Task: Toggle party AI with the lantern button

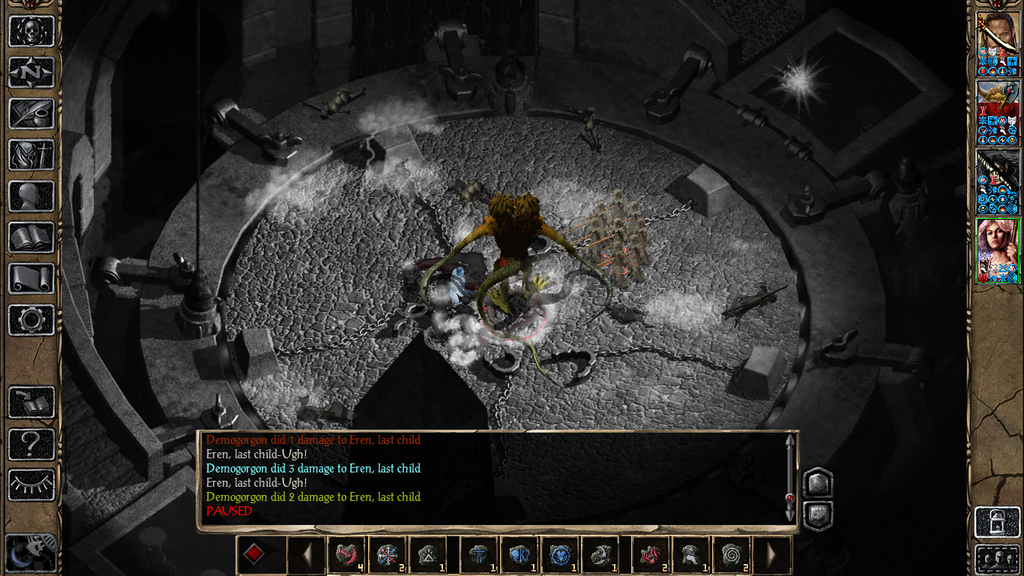Action: [997, 522]
